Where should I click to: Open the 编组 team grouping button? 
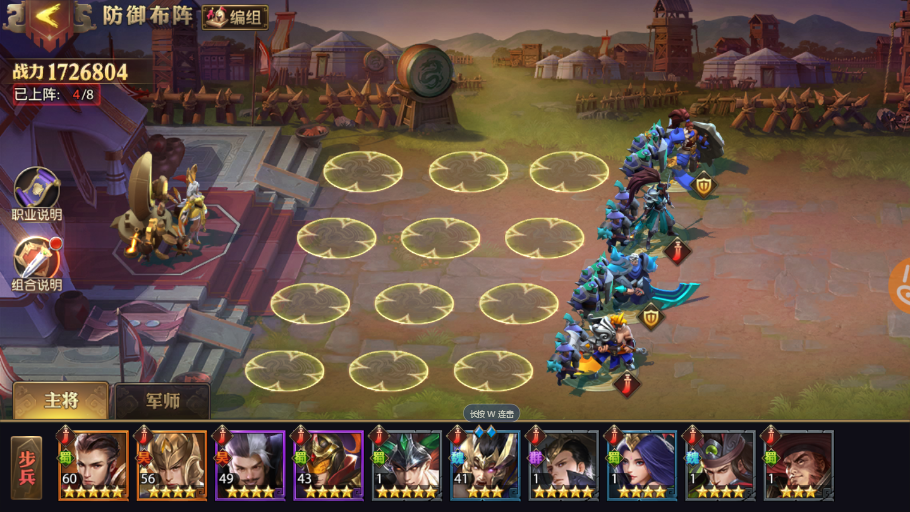click(235, 17)
